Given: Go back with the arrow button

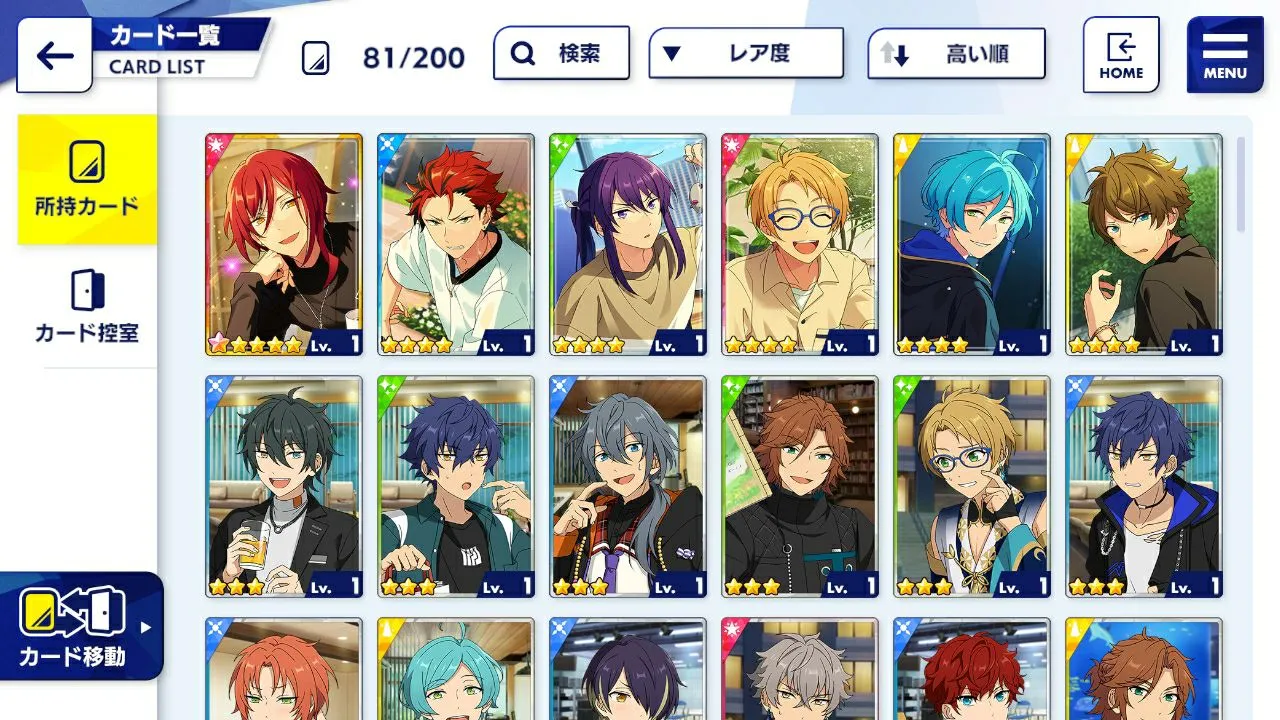Looking at the screenshot, I should click(x=54, y=56).
